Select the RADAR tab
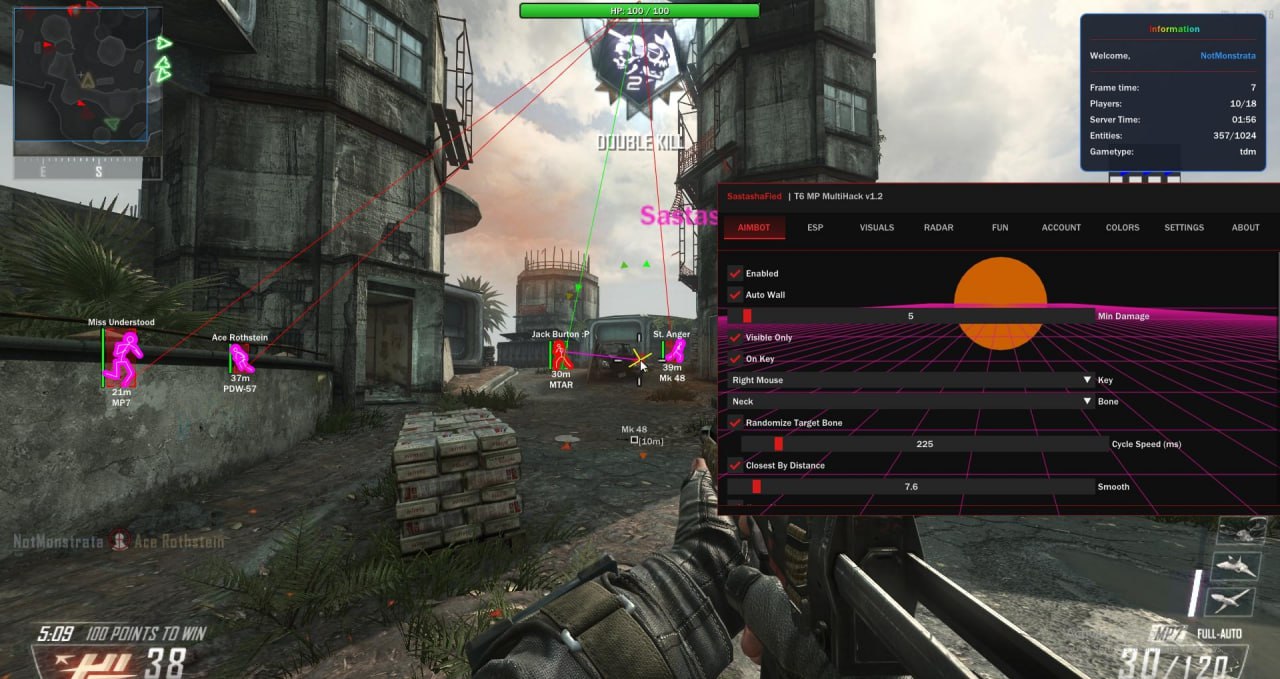Viewport: 1280px width, 679px height. [x=938, y=228]
